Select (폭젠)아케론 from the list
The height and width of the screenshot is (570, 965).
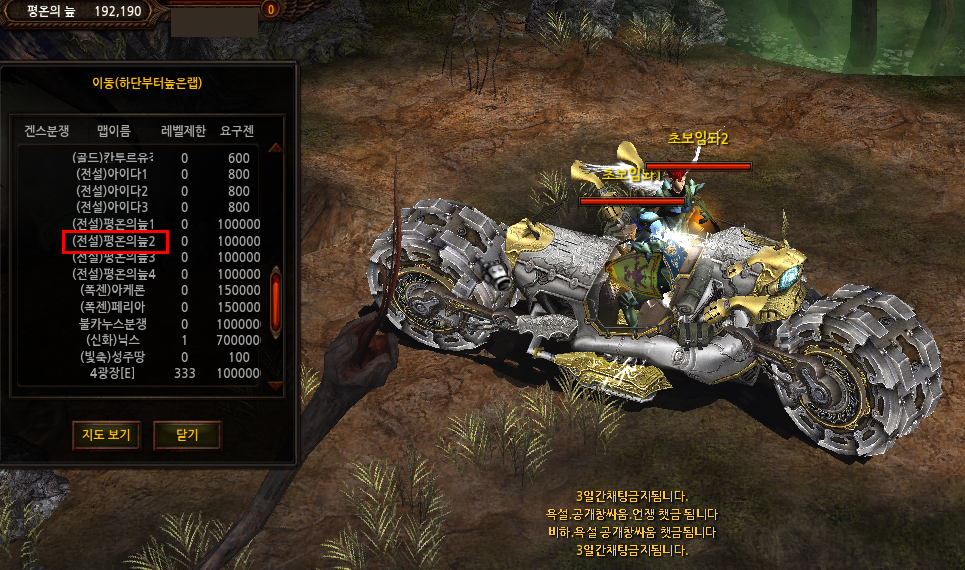coord(114,290)
